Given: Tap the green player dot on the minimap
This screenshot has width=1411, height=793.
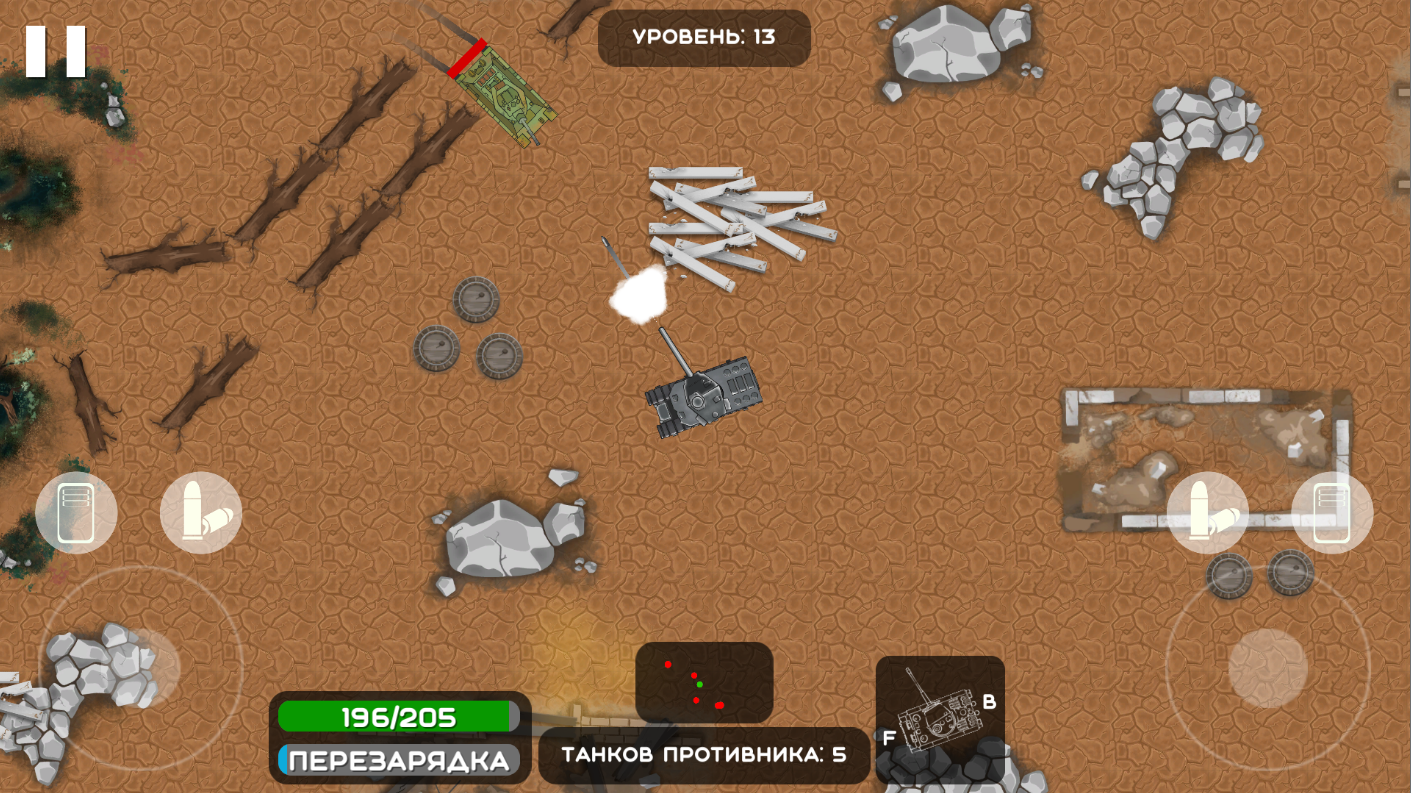Looking at the screenshot, I should pos(699,685).
